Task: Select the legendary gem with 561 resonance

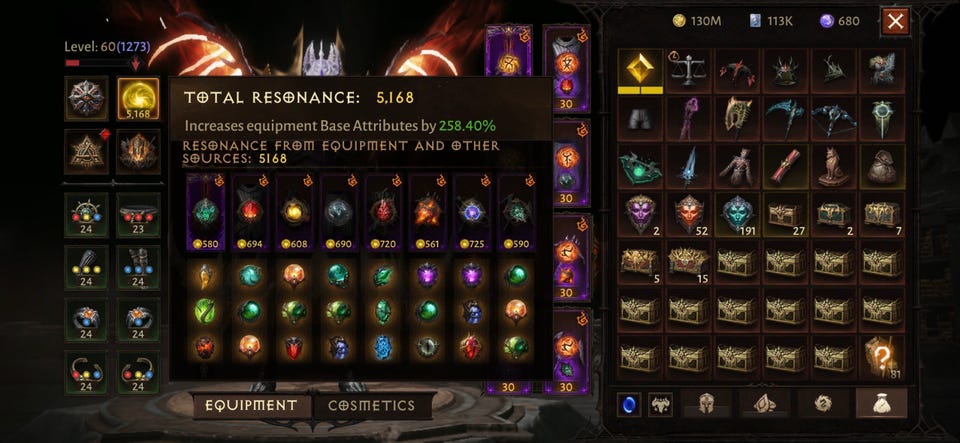Action: pos(428,214)
